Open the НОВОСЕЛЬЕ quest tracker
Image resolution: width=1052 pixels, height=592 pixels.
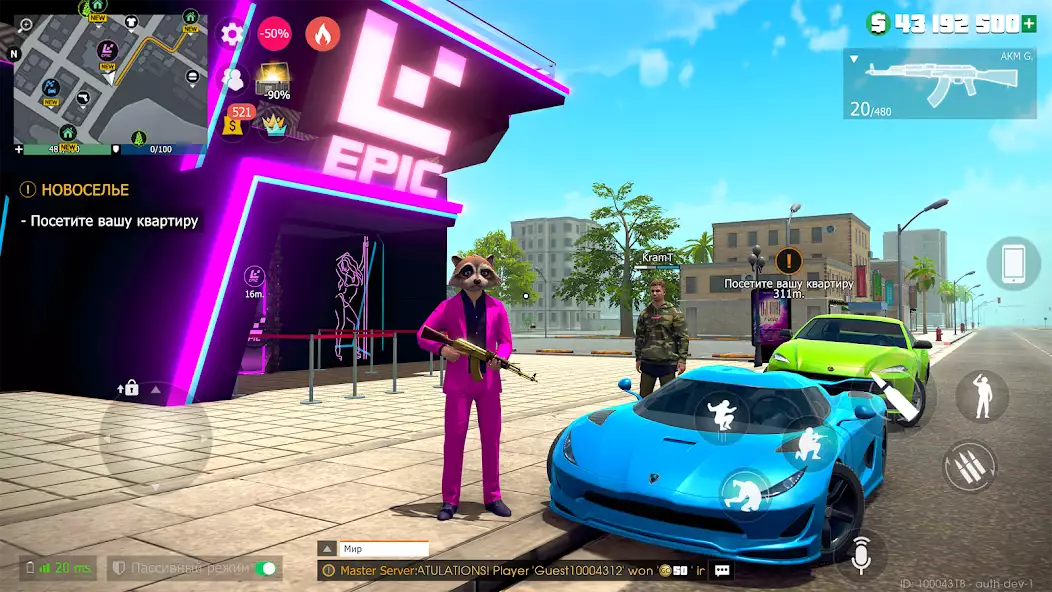point(76,189)
